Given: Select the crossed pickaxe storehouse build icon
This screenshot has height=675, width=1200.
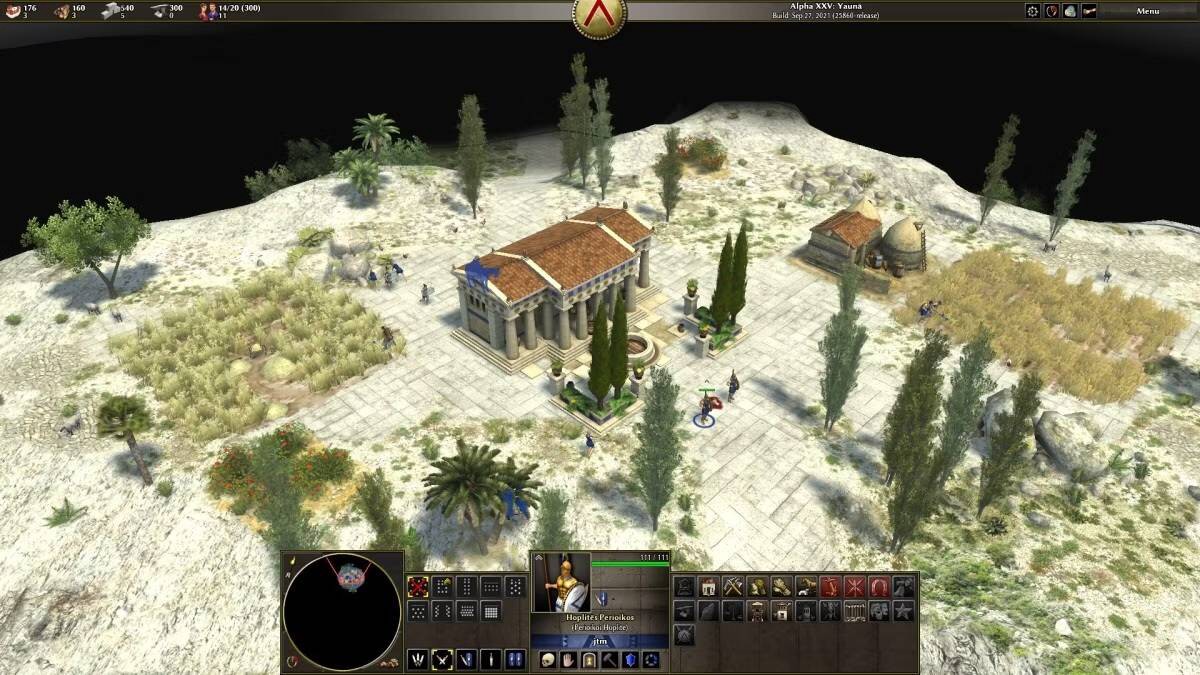Looking at the screenshot, I should click(x=733, y=587).
